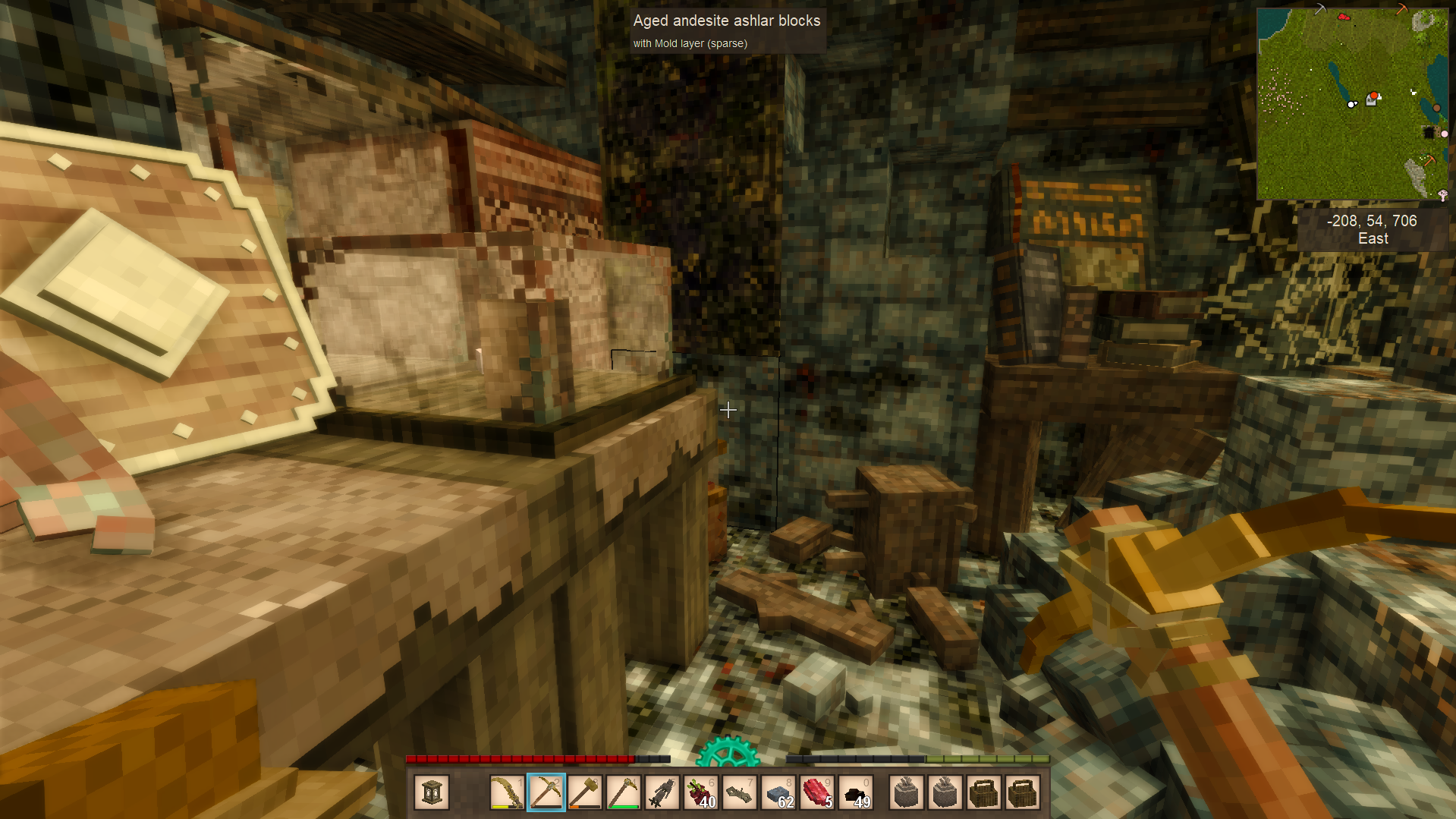Select the red ore marker on the minimap
The width and height of the screenshot is (1456, 819).
click(x=1344, y=16)
